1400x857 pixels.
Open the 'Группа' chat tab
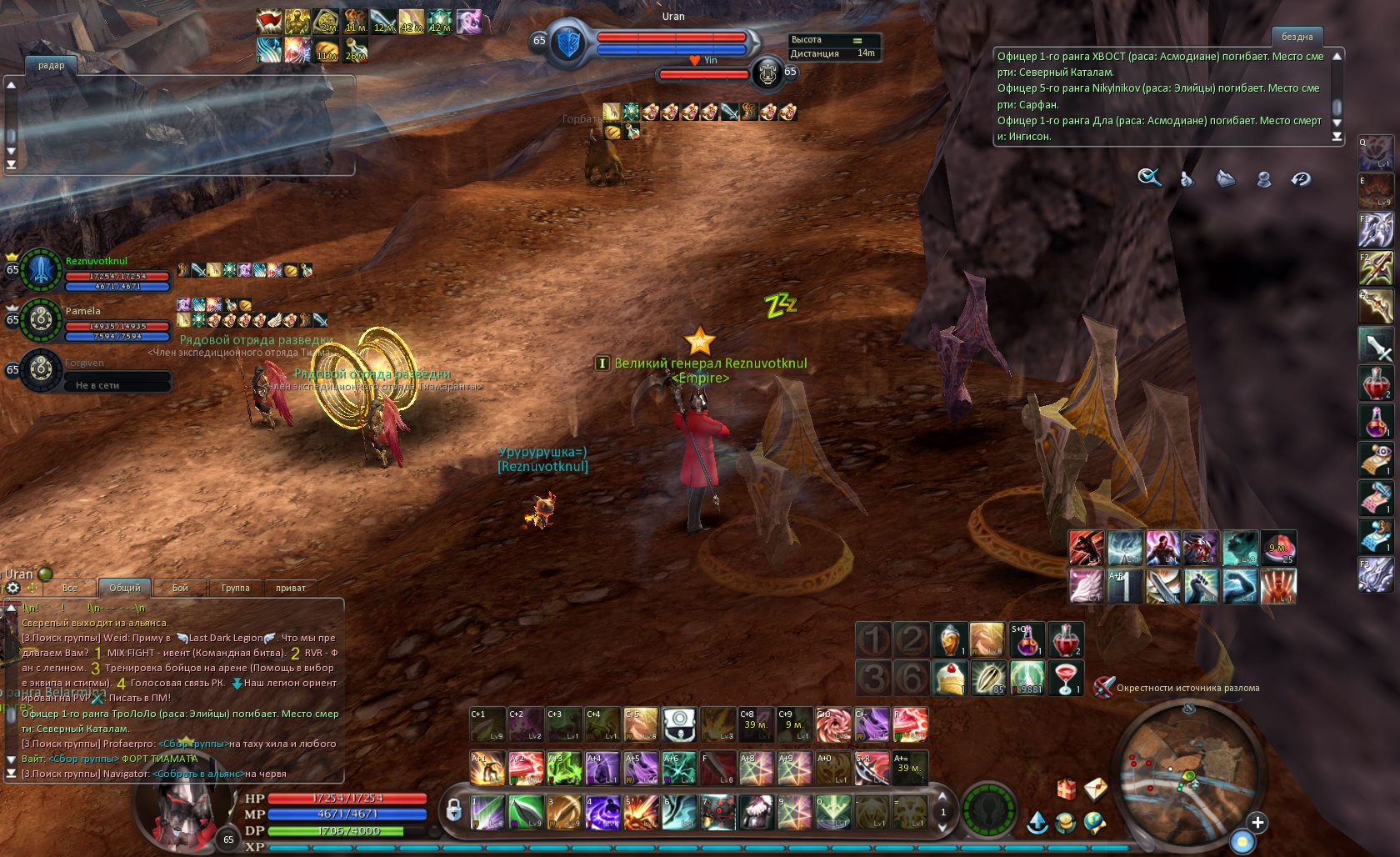tap(235, 588)
